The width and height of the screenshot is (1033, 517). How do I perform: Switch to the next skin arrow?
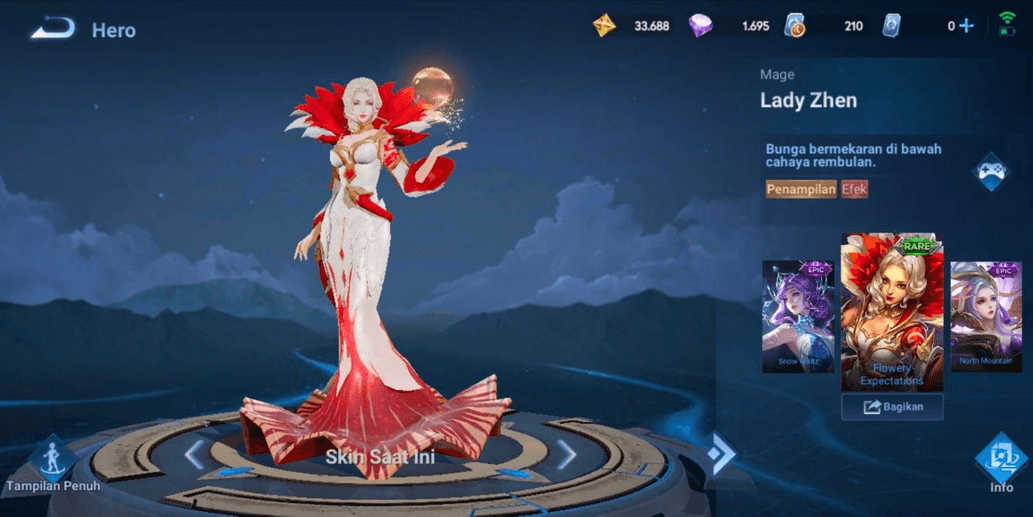coord(567,455)
